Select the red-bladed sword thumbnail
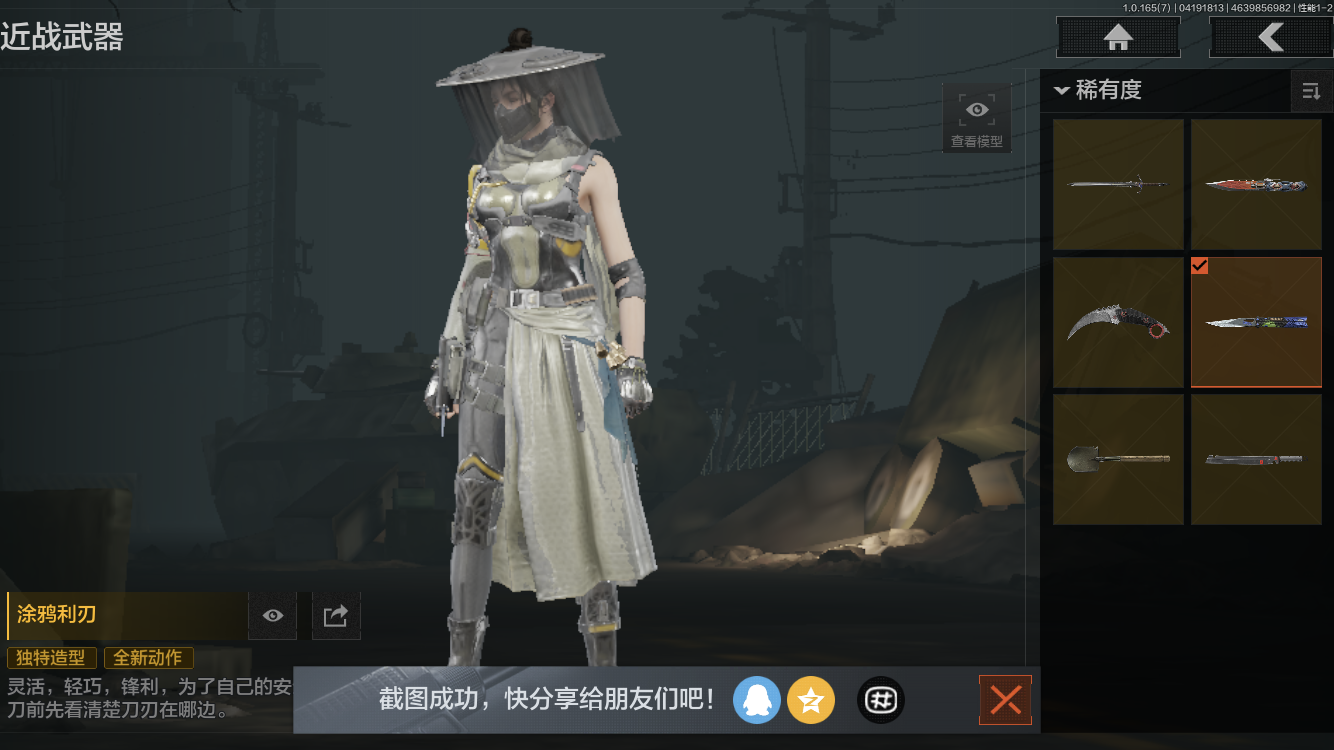Screen dimensions: 1334x750 tap(1256, 184)
